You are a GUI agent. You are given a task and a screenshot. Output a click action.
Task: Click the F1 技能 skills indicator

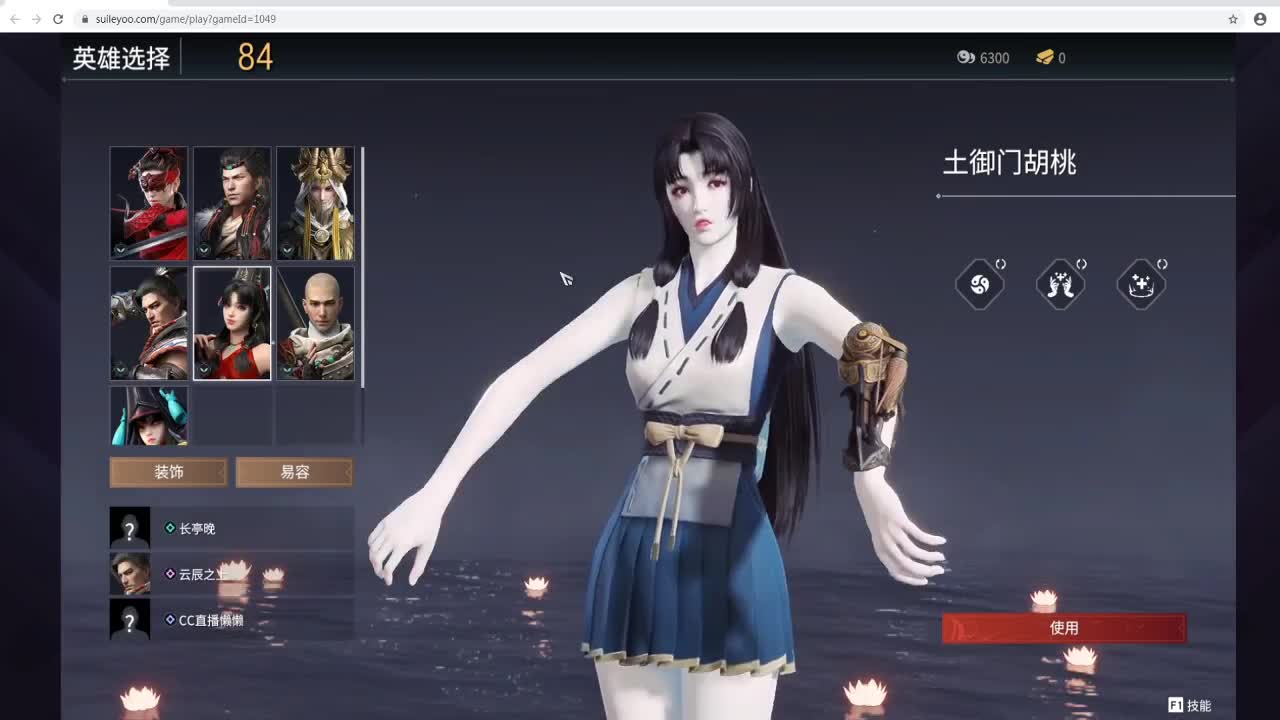click(x=1190, y=703)
